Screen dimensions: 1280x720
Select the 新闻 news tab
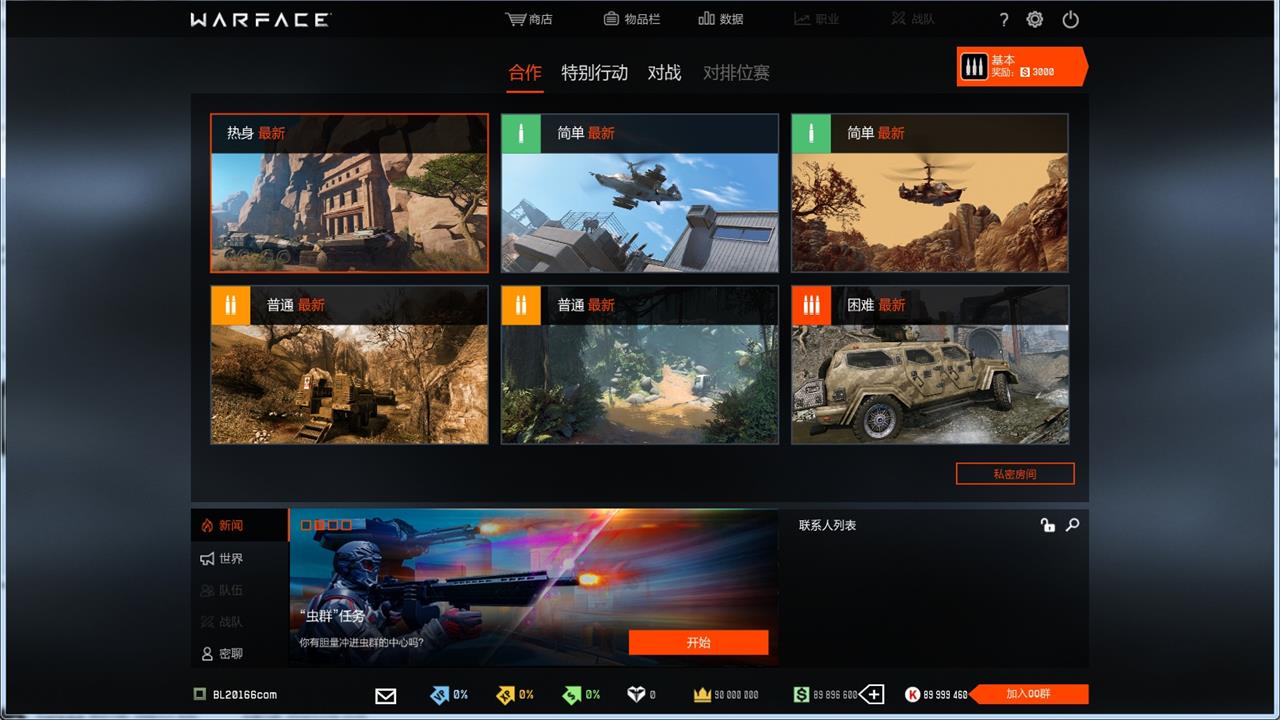click(230, 525)
